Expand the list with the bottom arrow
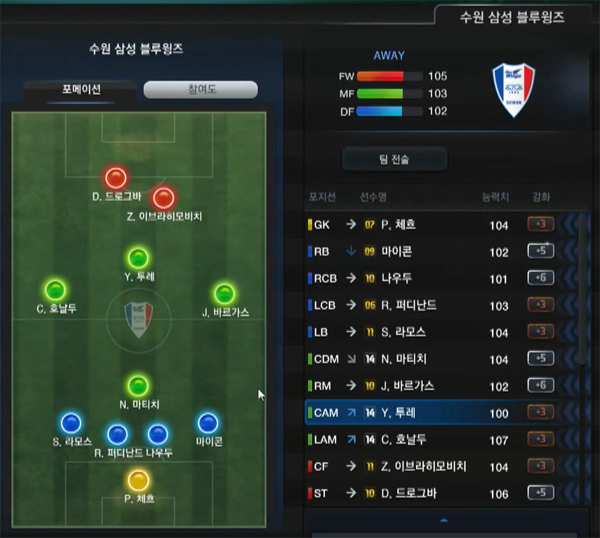Image resolution: width=600 pixels, height=538 pixels. coord(442,520)
